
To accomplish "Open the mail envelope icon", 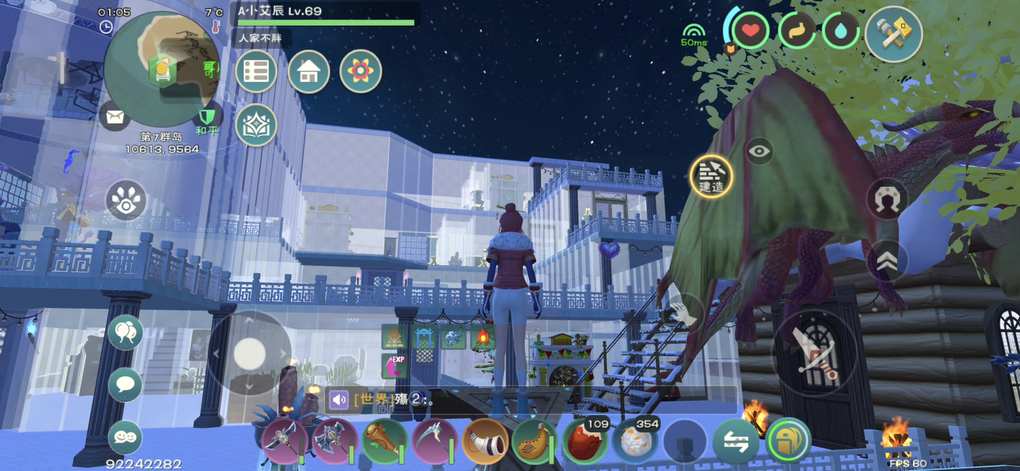I will click(x=115, y=118).
